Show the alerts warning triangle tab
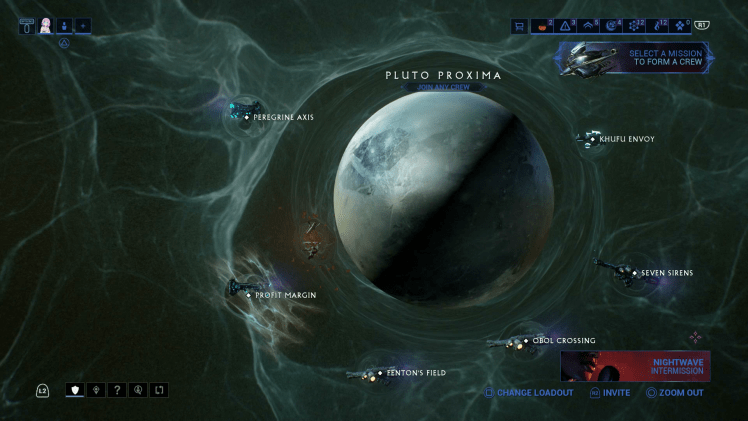 tap(565, 26)
